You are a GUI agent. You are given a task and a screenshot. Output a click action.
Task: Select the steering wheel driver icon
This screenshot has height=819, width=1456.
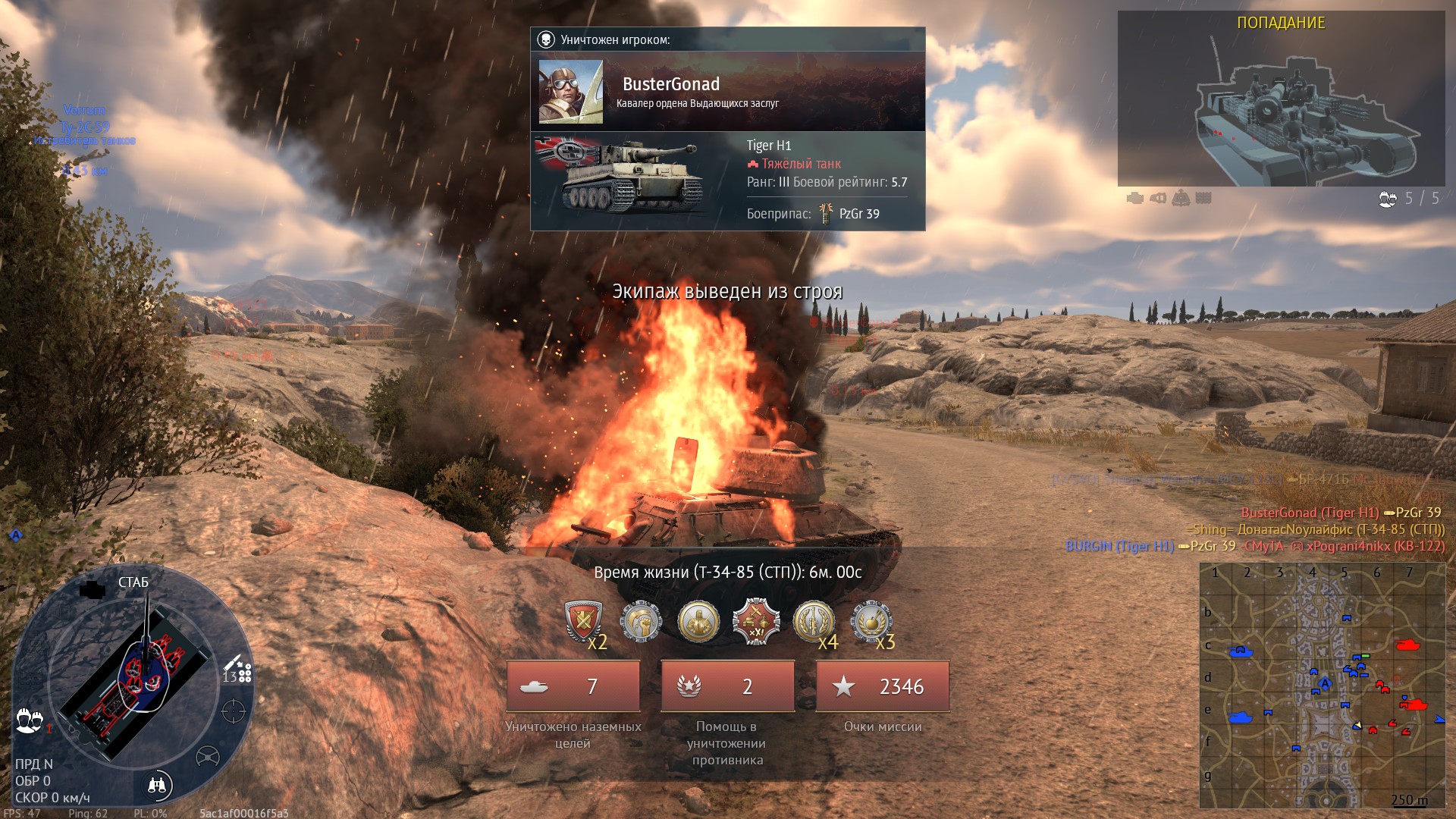(207, 756)
